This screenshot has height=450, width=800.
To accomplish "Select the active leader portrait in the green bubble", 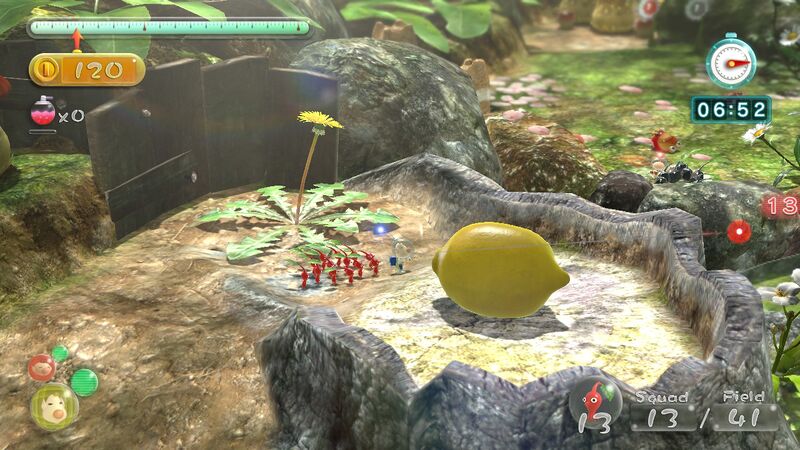I will [54, 405].
